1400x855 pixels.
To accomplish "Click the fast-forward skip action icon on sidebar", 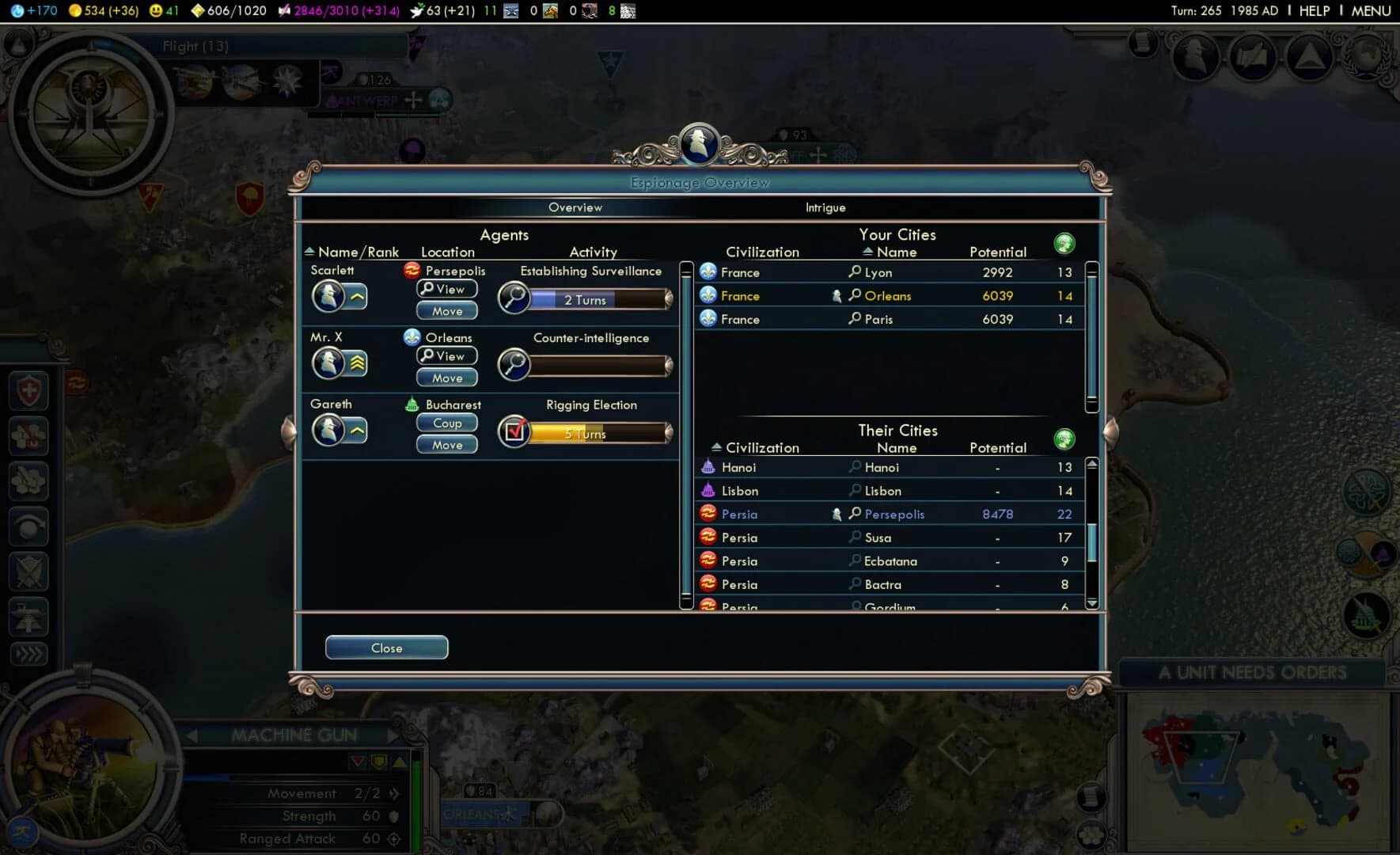I will [29, 654].
